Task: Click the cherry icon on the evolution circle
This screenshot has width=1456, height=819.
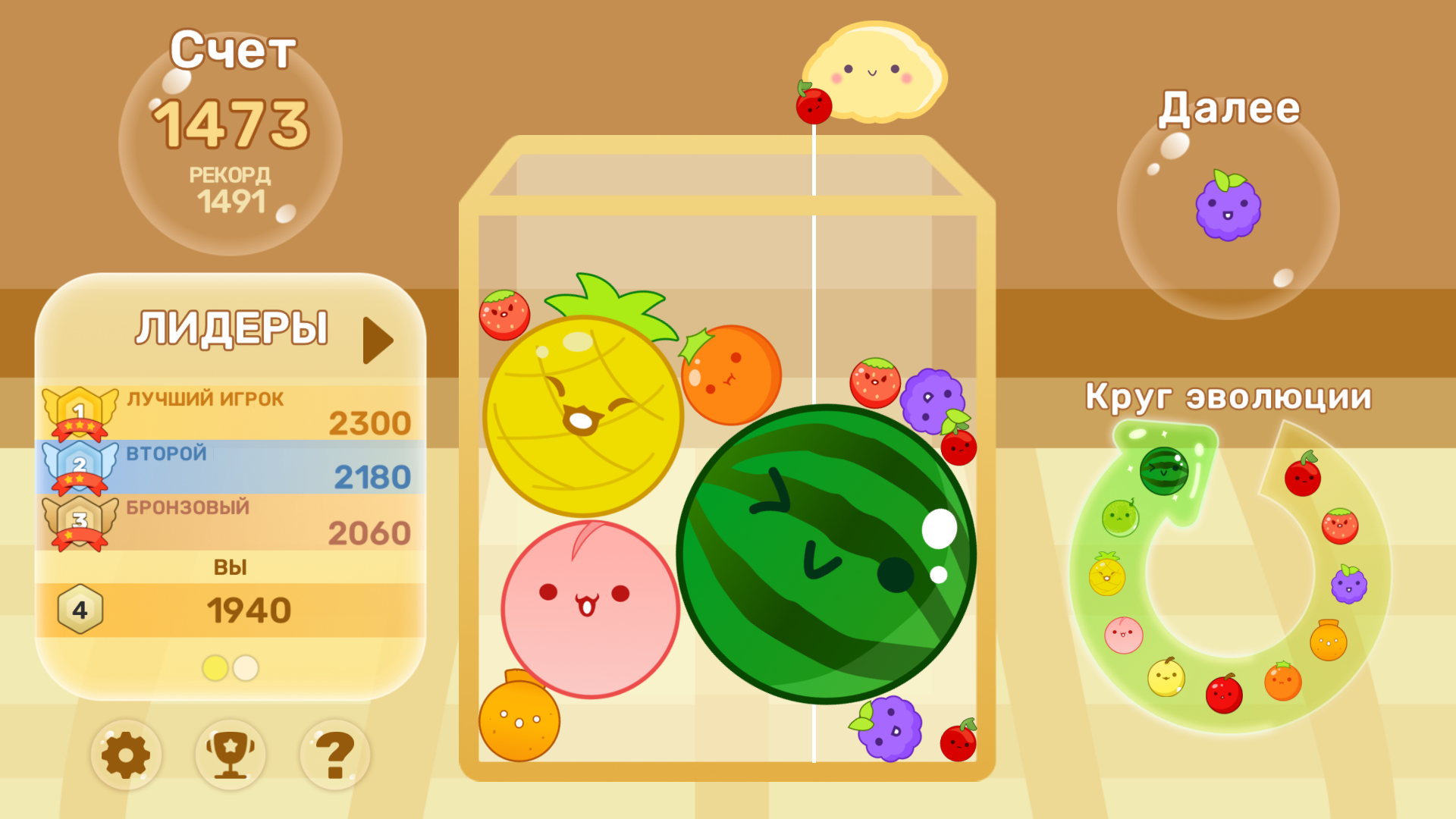Action: coord(1304,476)
